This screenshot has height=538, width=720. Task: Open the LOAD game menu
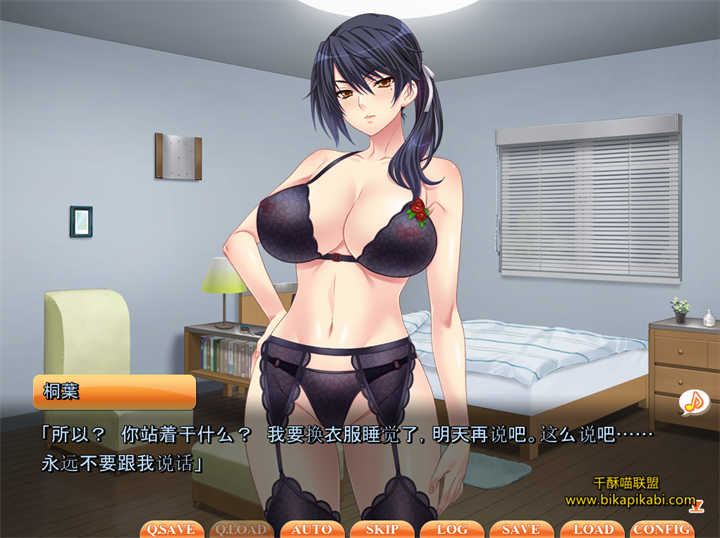point(592,529)
